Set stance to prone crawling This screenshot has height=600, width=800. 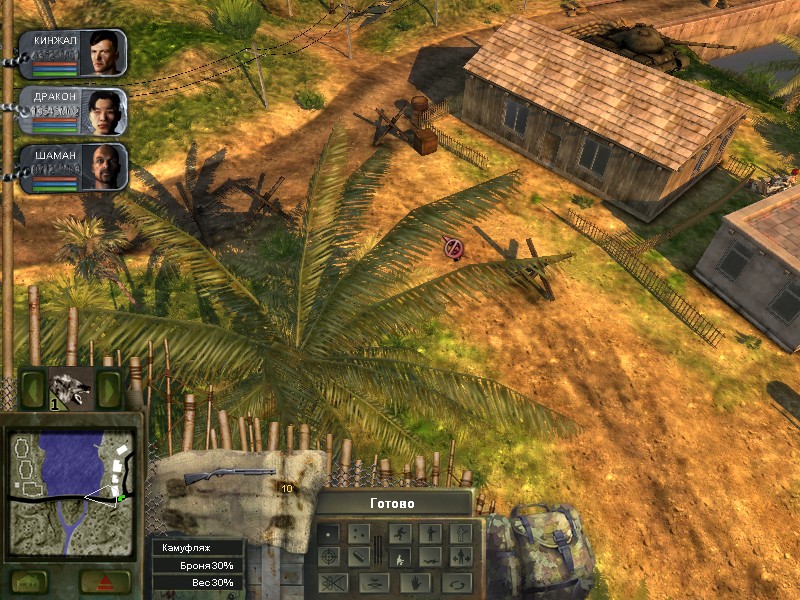[430, 557]
